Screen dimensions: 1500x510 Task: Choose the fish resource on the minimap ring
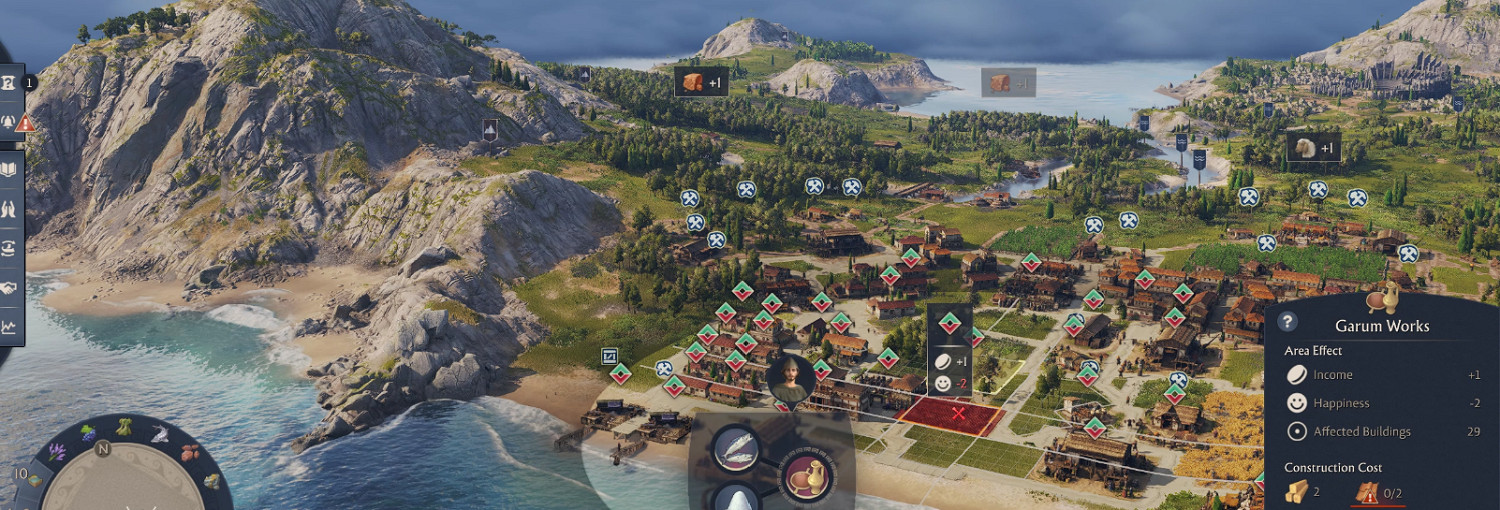coord(160,433)
